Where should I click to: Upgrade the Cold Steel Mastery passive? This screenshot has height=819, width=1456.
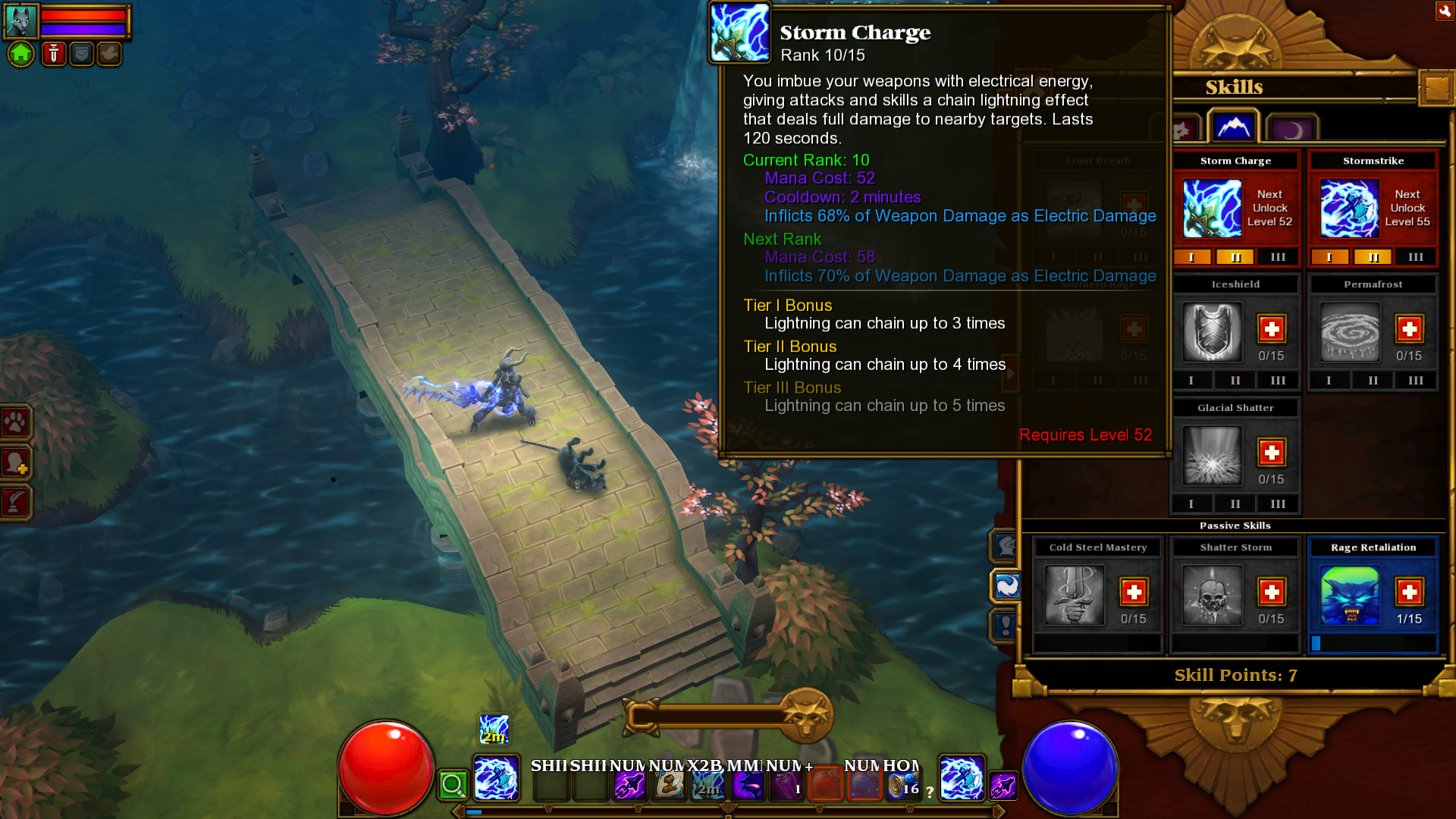point(1134,592)
